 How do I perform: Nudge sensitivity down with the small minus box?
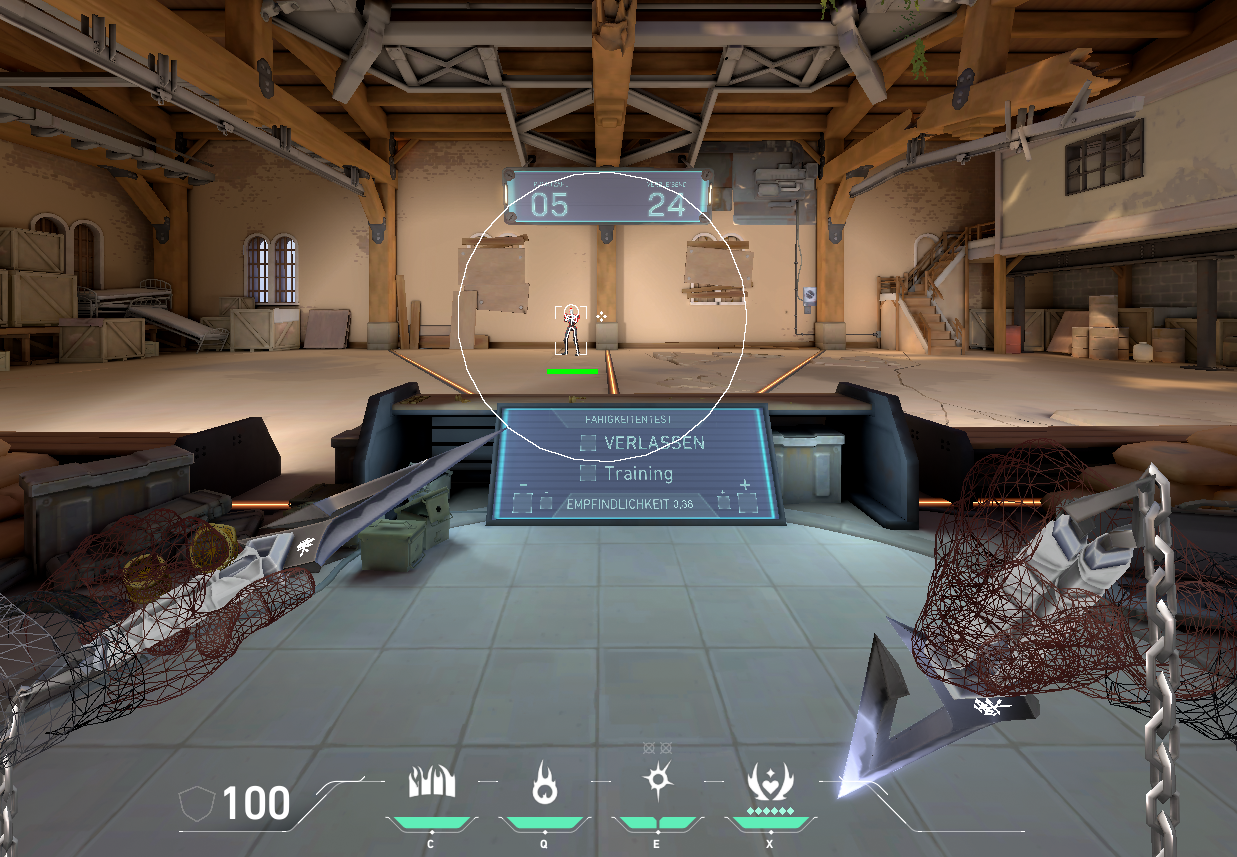tap(546, 502)
